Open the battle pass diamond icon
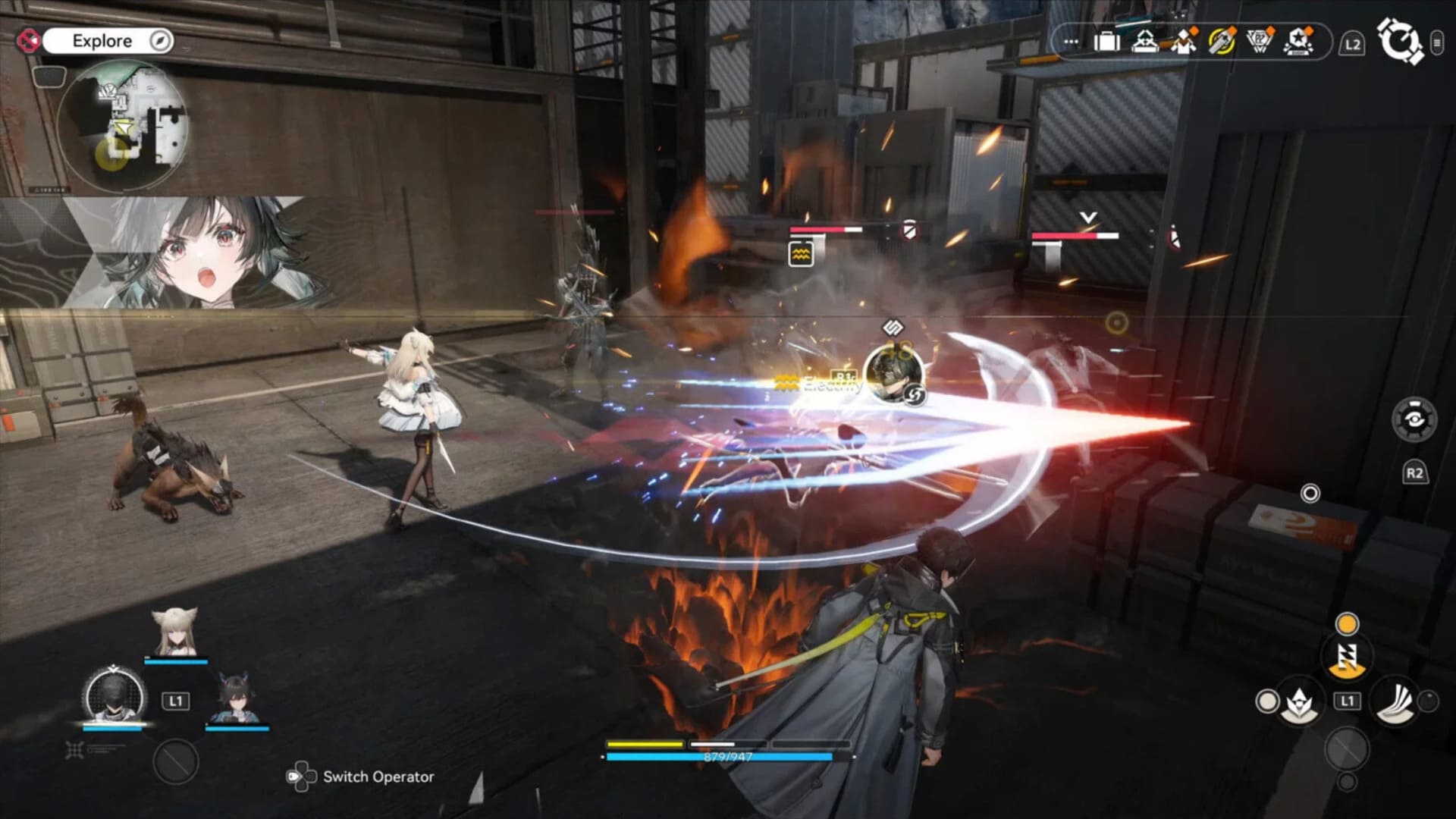The image size is (1456, 819). 1258,39
